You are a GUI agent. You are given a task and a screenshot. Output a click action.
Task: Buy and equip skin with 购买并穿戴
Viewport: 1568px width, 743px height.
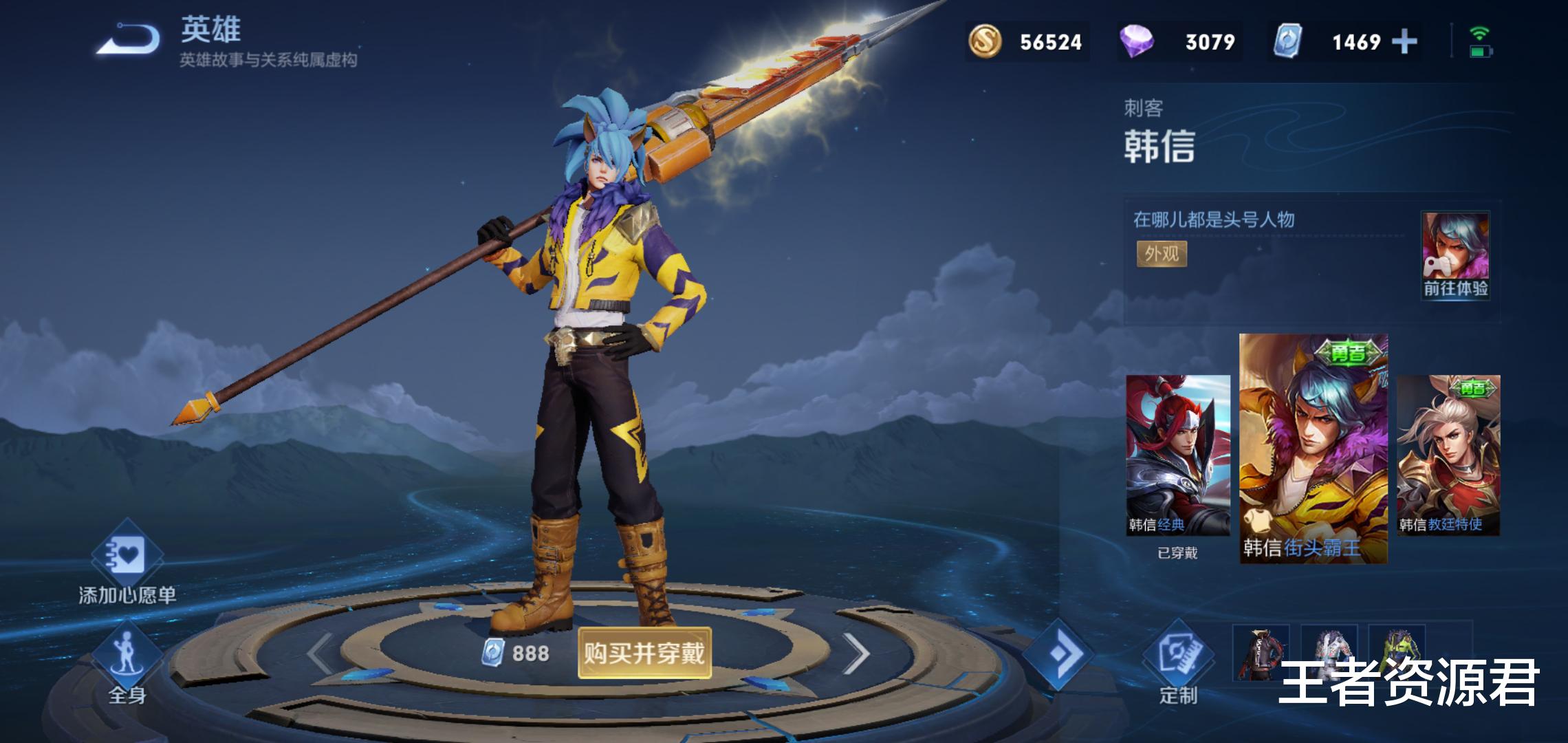pos(644,653)
